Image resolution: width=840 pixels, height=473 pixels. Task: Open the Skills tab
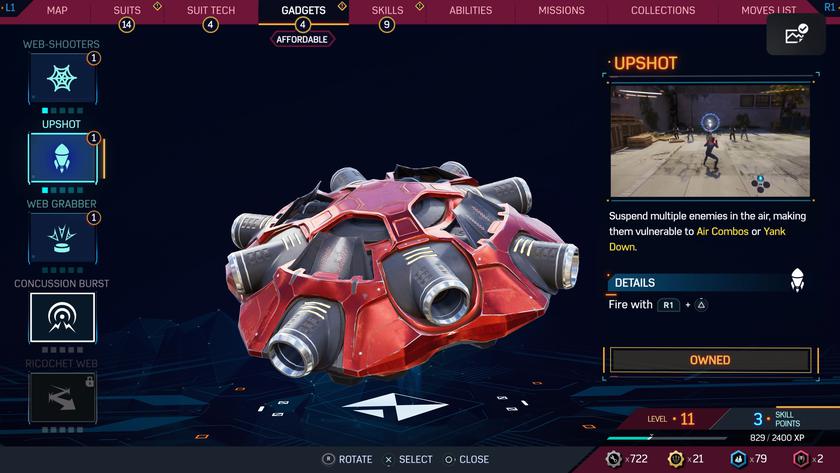pos(387,11)
